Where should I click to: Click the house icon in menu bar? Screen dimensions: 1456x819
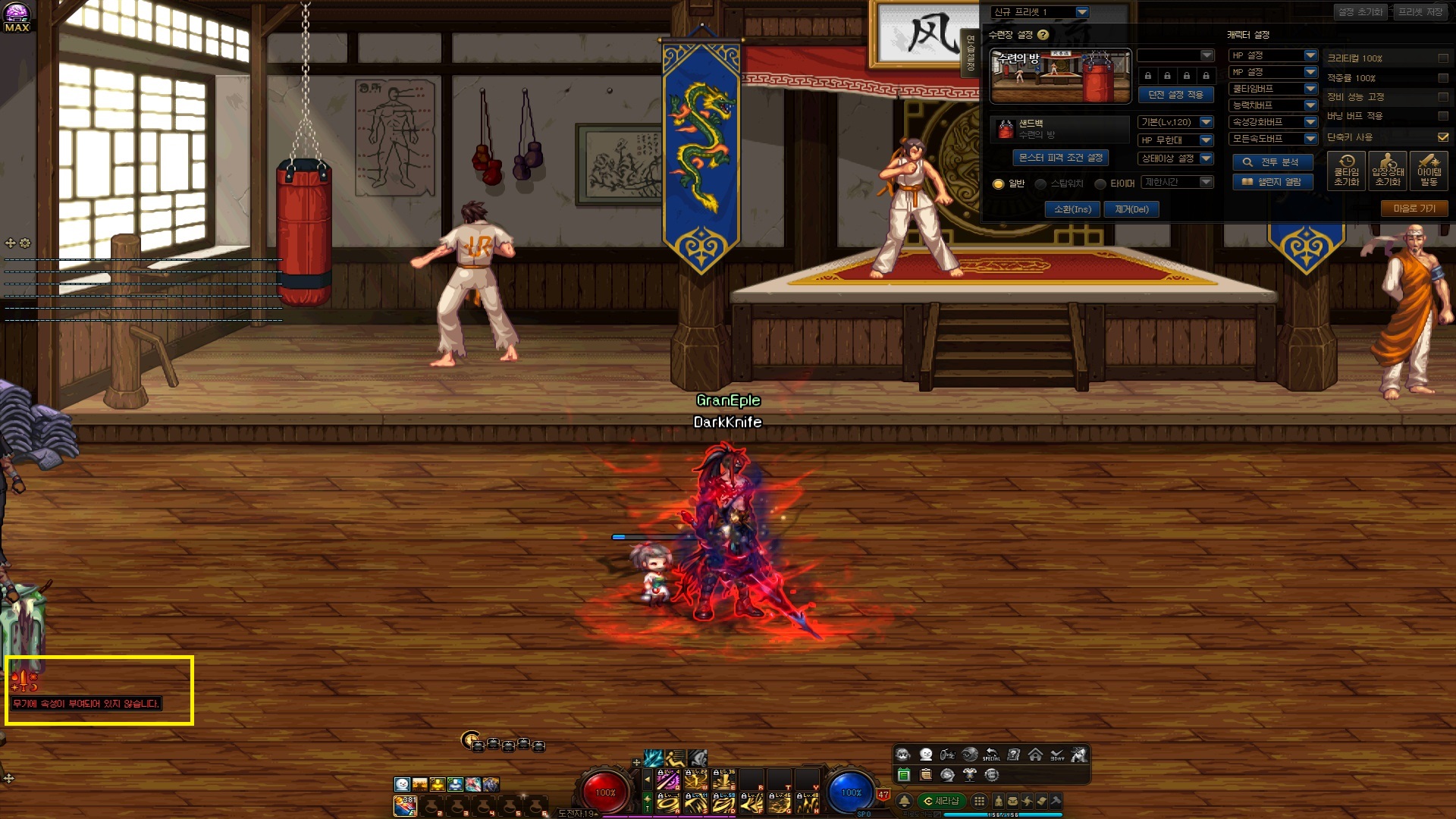1035,755
